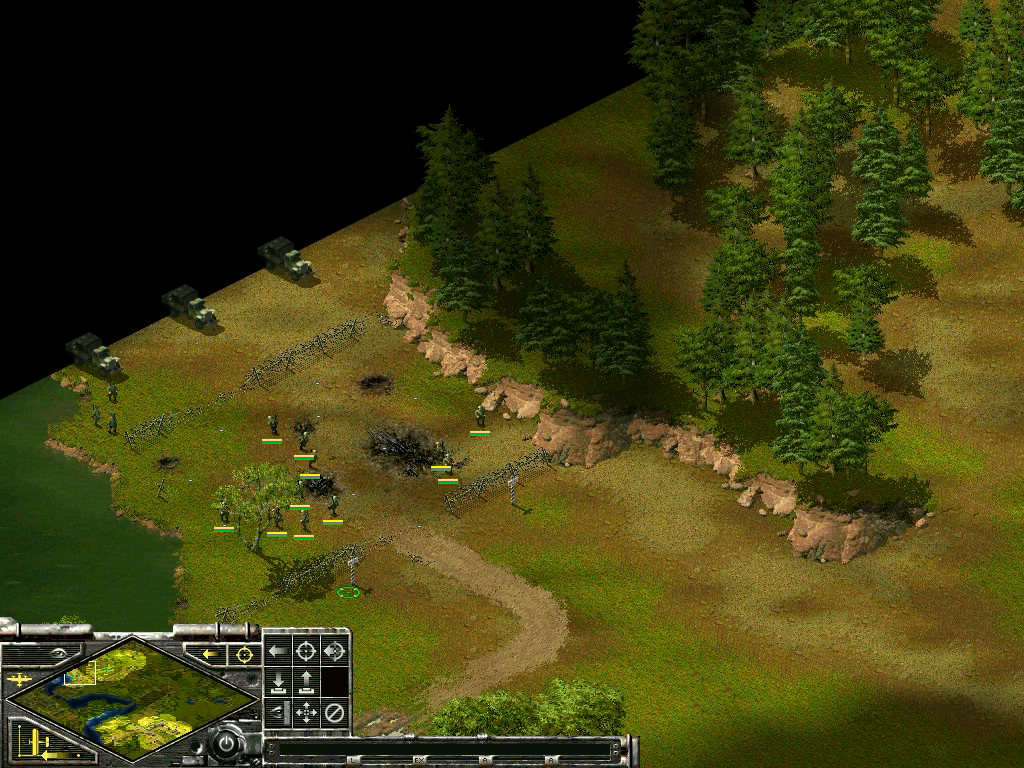The image size is (1024, 768).
Task: Click the yellow left-arrow button
Action: 210,654
